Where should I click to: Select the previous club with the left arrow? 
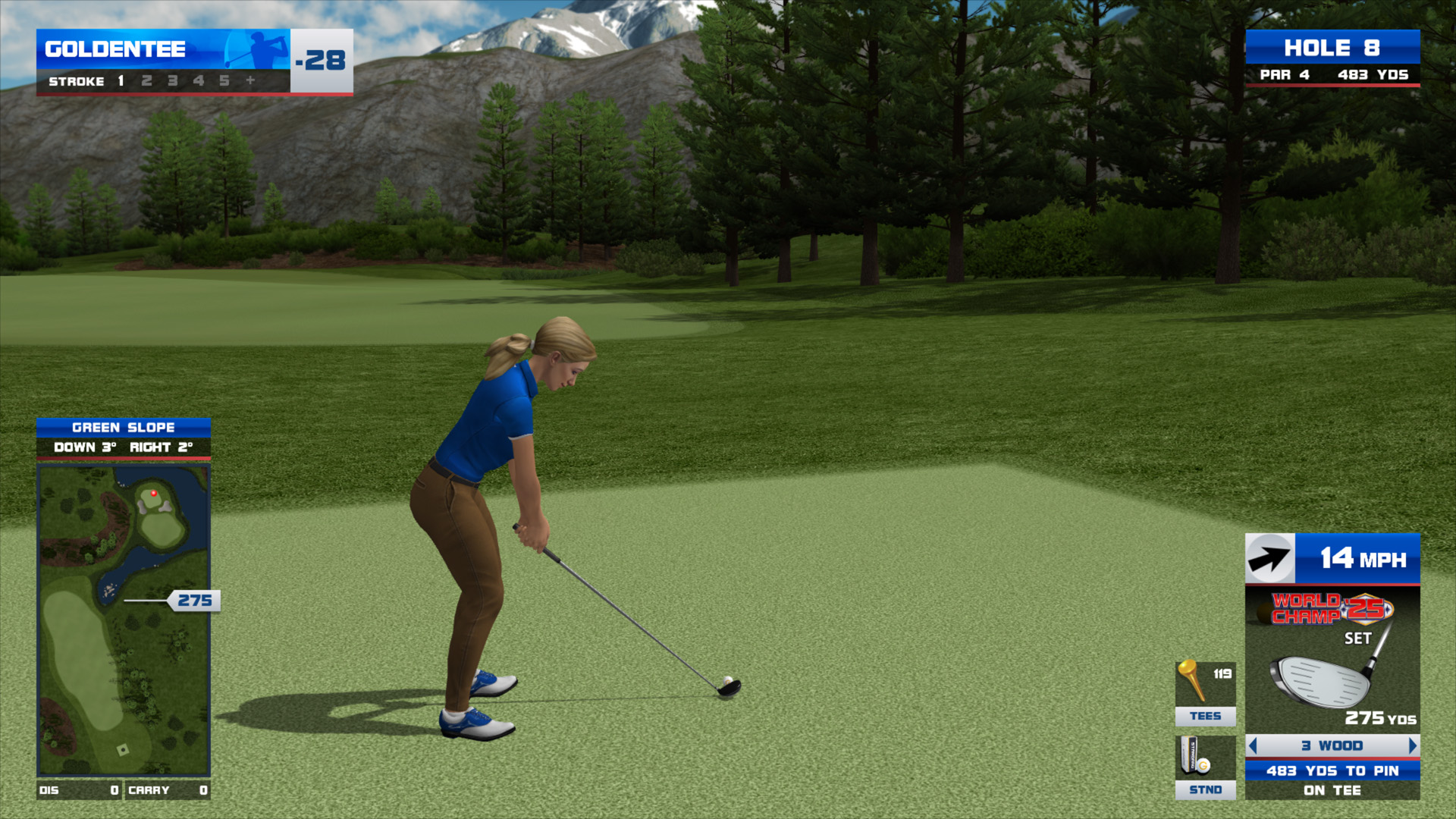(x=1253, y=745)
